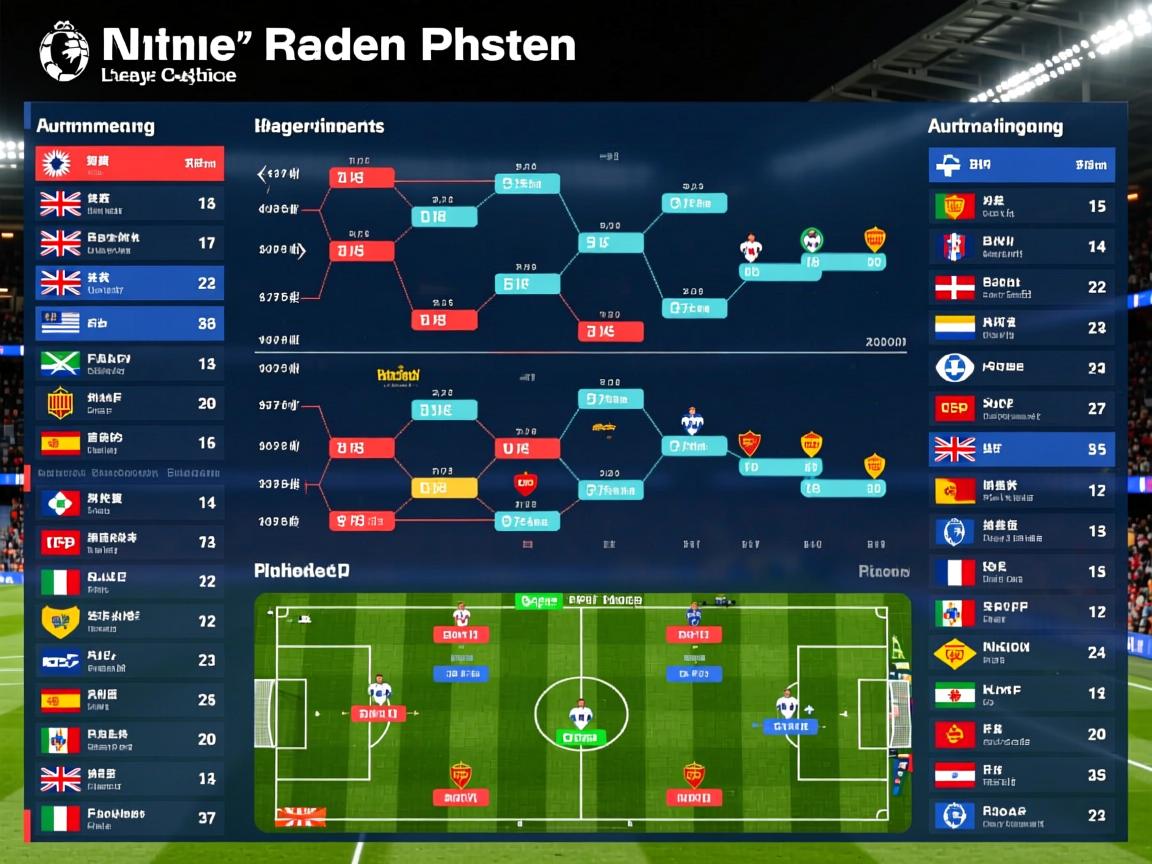Click the green label above the pitch
This screenshot has width=1152, height=864.
[538, 601]
